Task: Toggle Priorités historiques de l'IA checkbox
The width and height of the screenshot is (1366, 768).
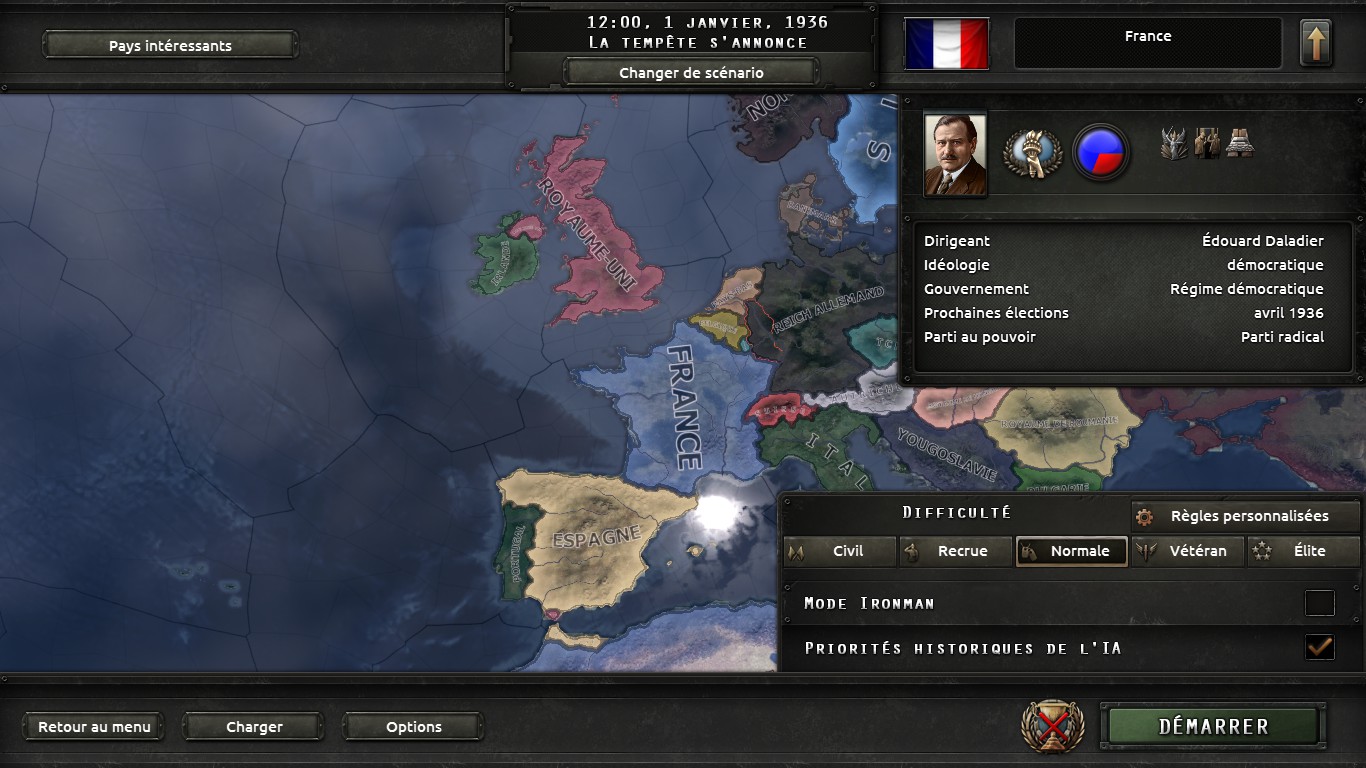Action: [1319, 648]
